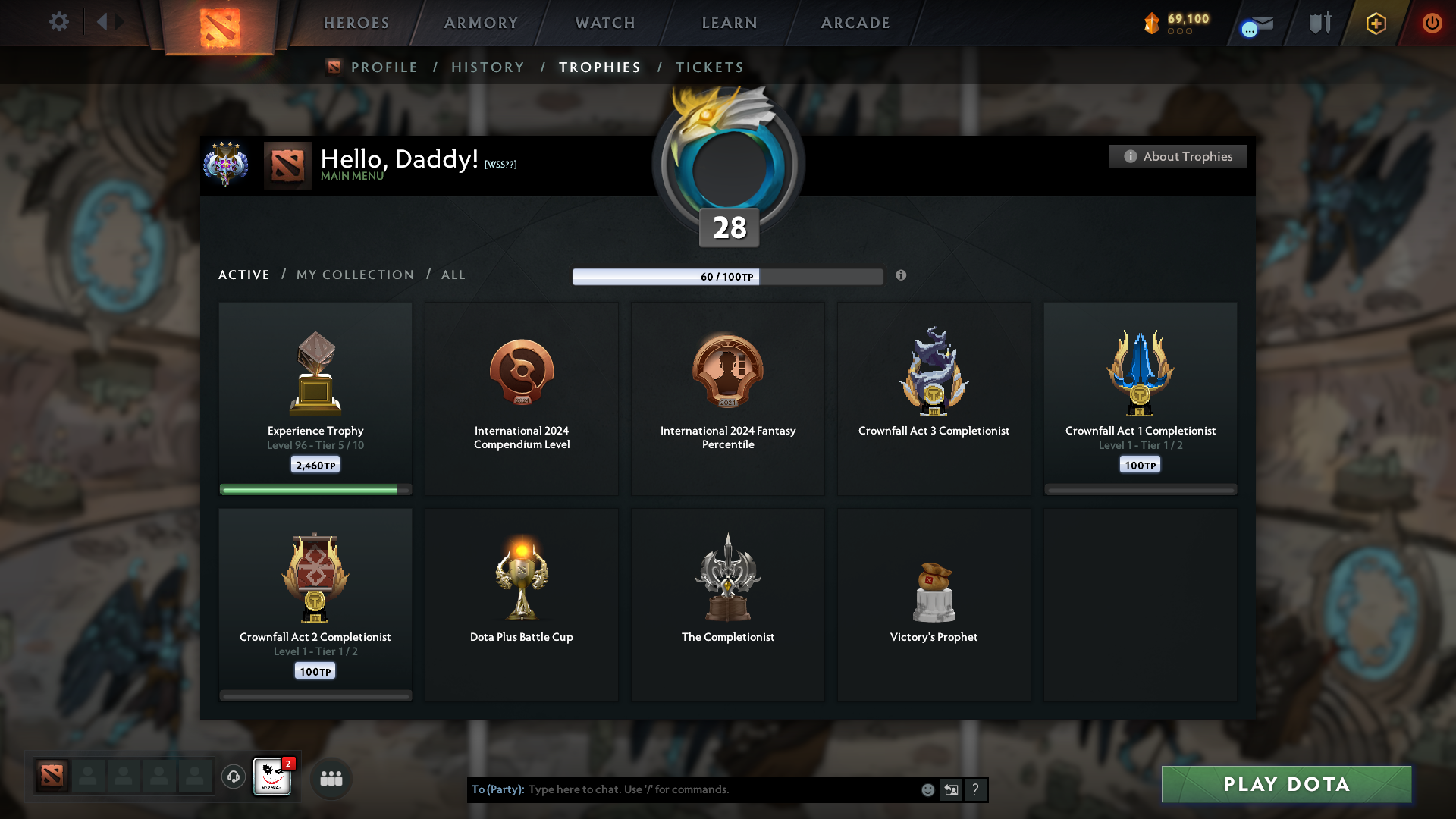Switch to the MY COLLECTION tab
Screen dimensions: 1456x819
click(x=354, y=275)
